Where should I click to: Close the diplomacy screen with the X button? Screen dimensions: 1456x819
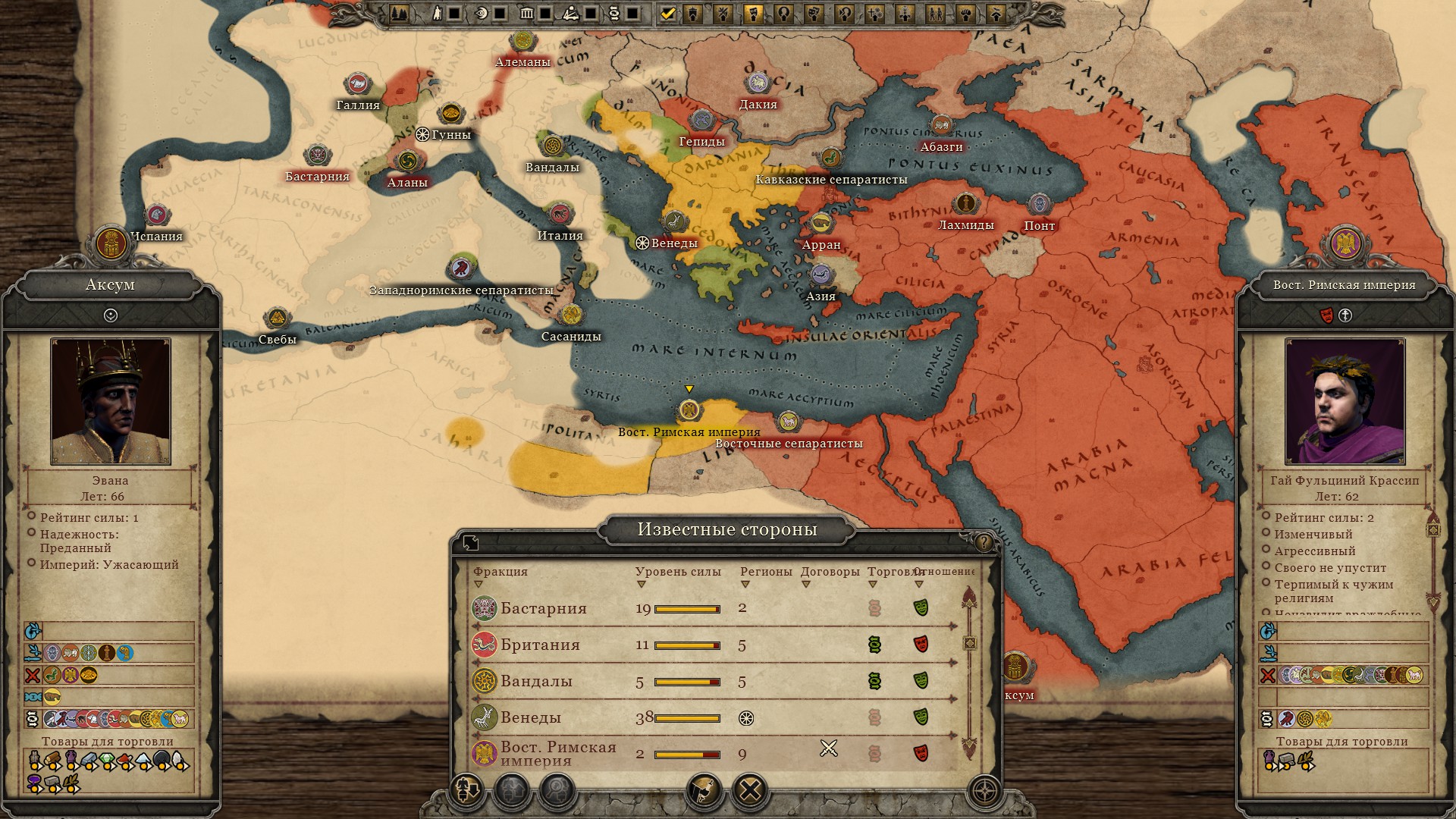750,791
